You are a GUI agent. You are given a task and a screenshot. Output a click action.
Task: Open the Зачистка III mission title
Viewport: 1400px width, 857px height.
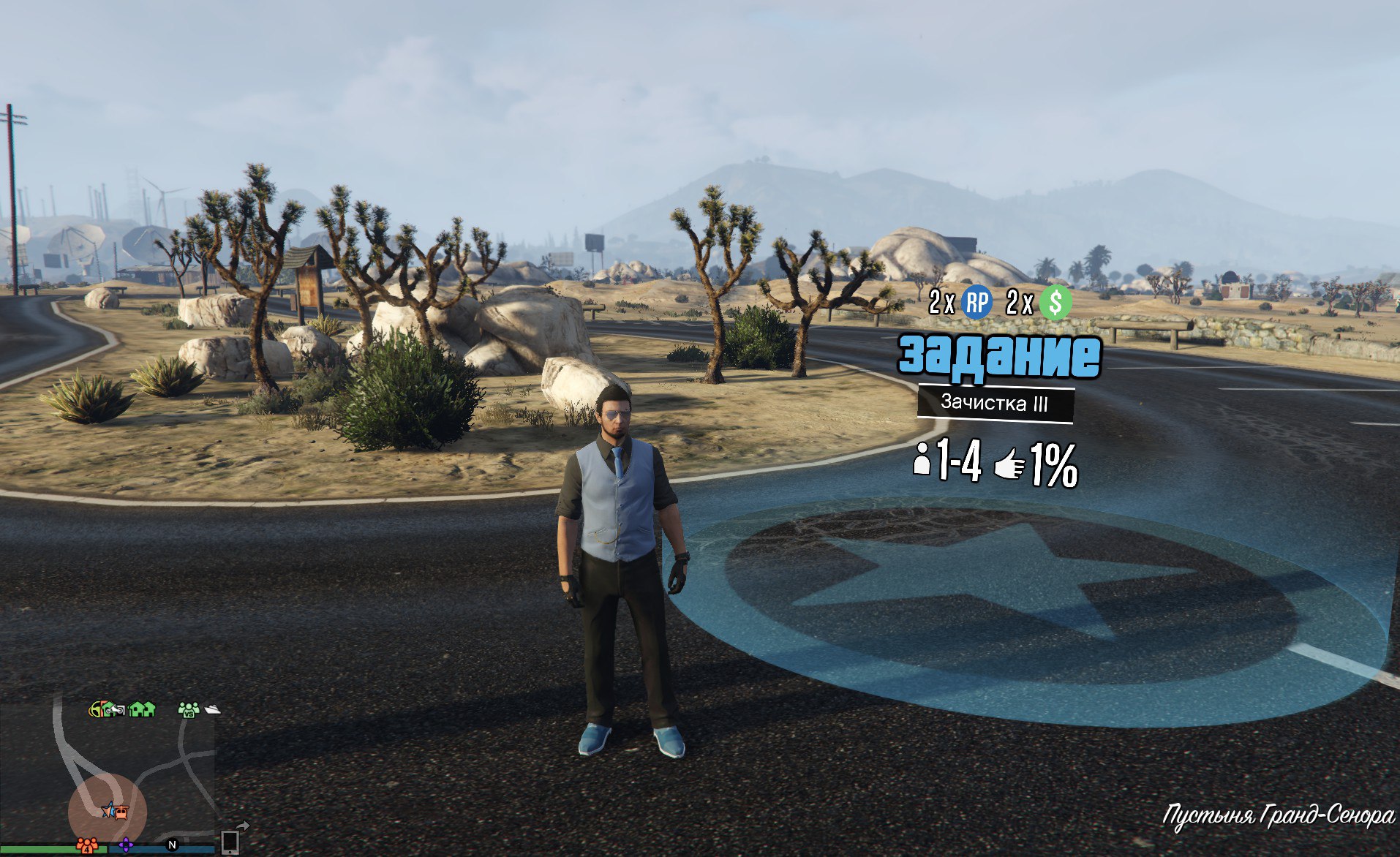(995, 403)
